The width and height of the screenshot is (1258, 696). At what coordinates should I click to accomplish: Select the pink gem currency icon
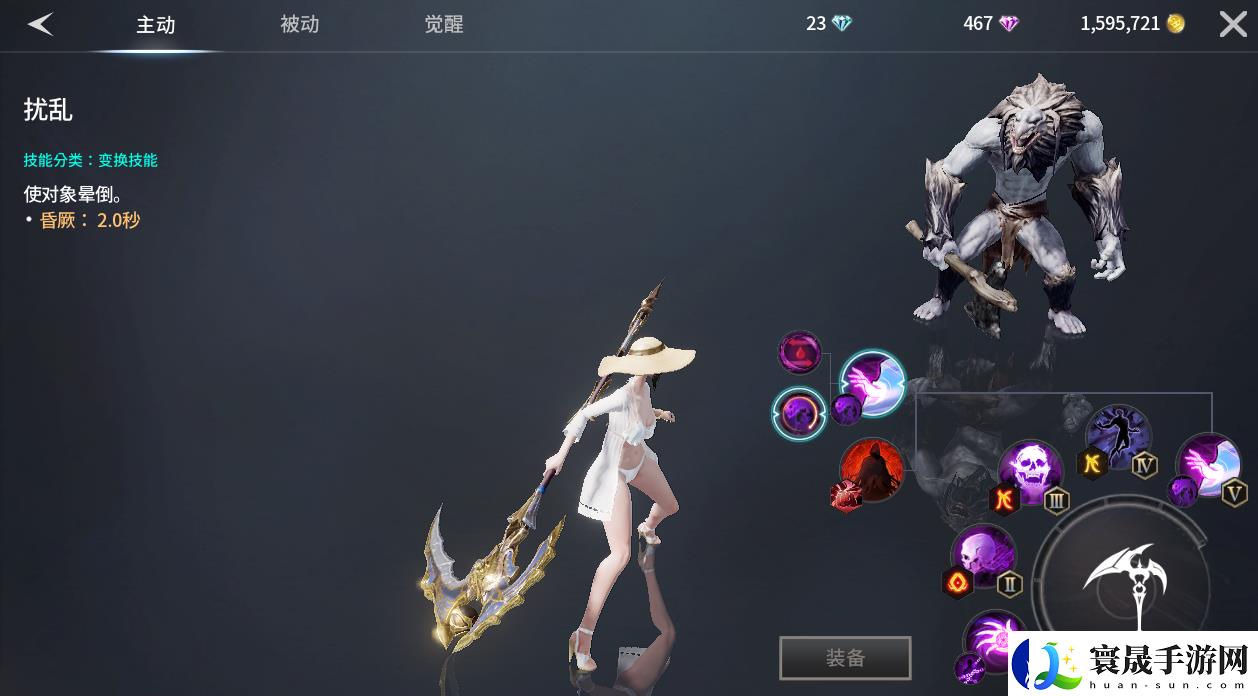point(1008,24)
